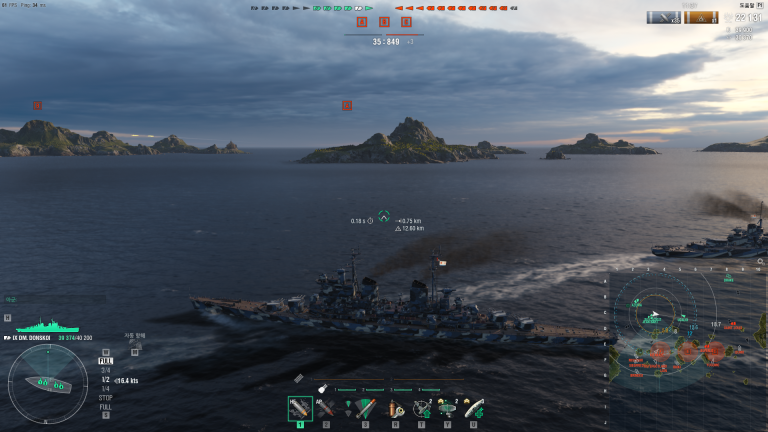Activate the Damage Control Party consumable

click(395, 409)
